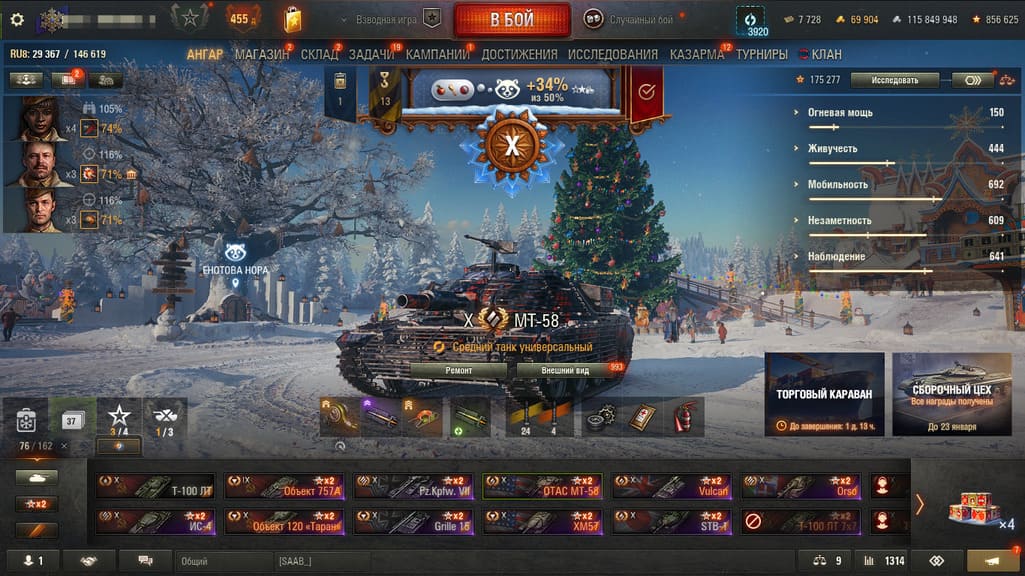Open the Сборочный цех event
This screenshot has height=576, width=1025.
[x=951, y=394]
